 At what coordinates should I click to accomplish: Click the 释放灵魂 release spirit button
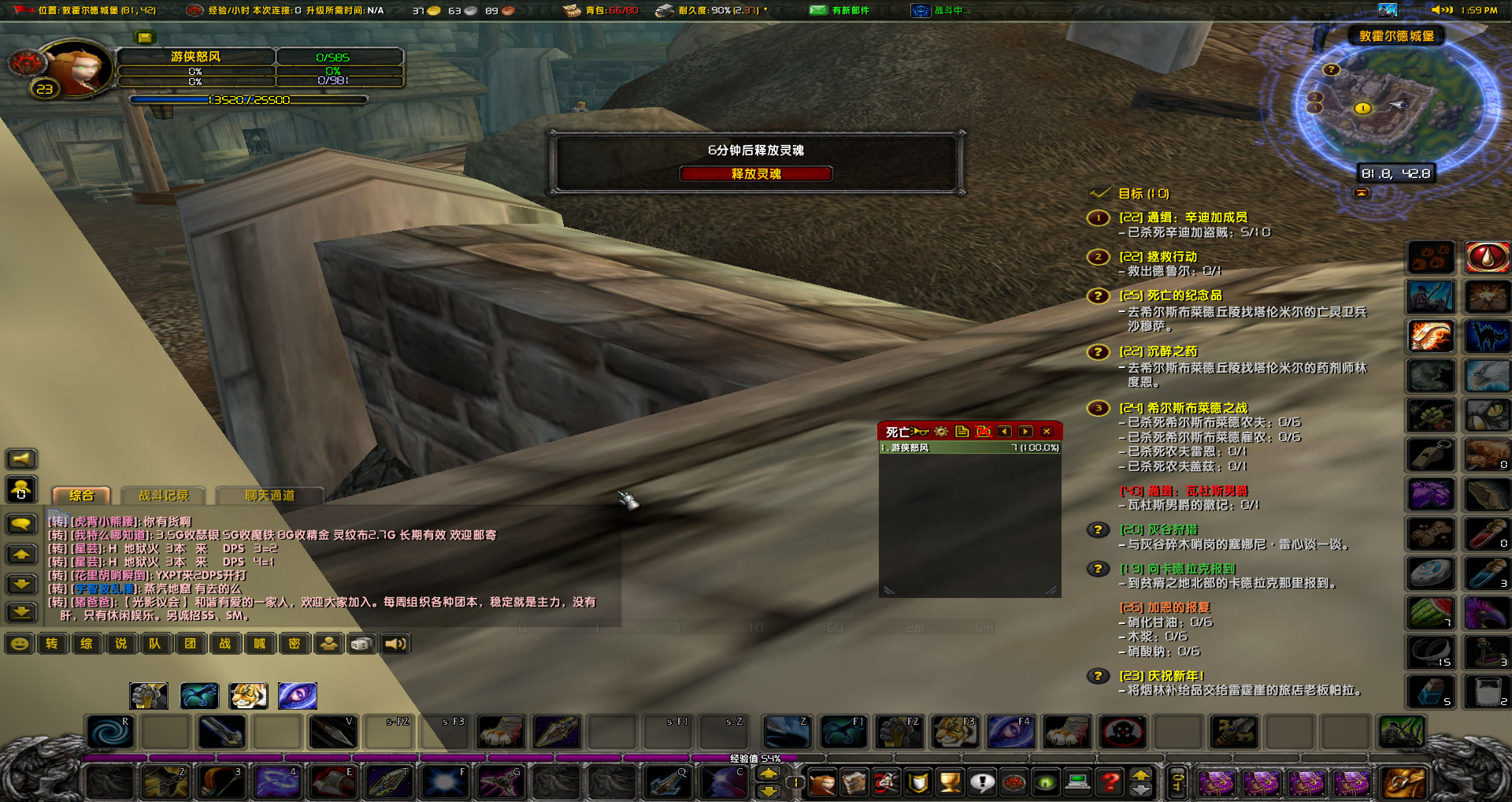756,173
